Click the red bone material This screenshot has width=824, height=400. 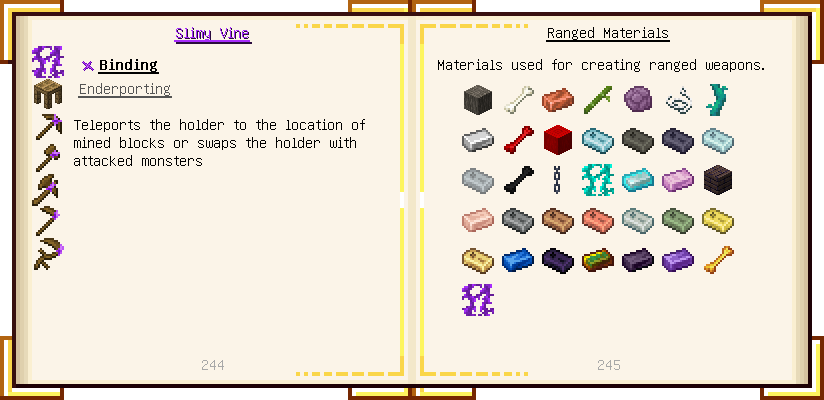(518, 140)
